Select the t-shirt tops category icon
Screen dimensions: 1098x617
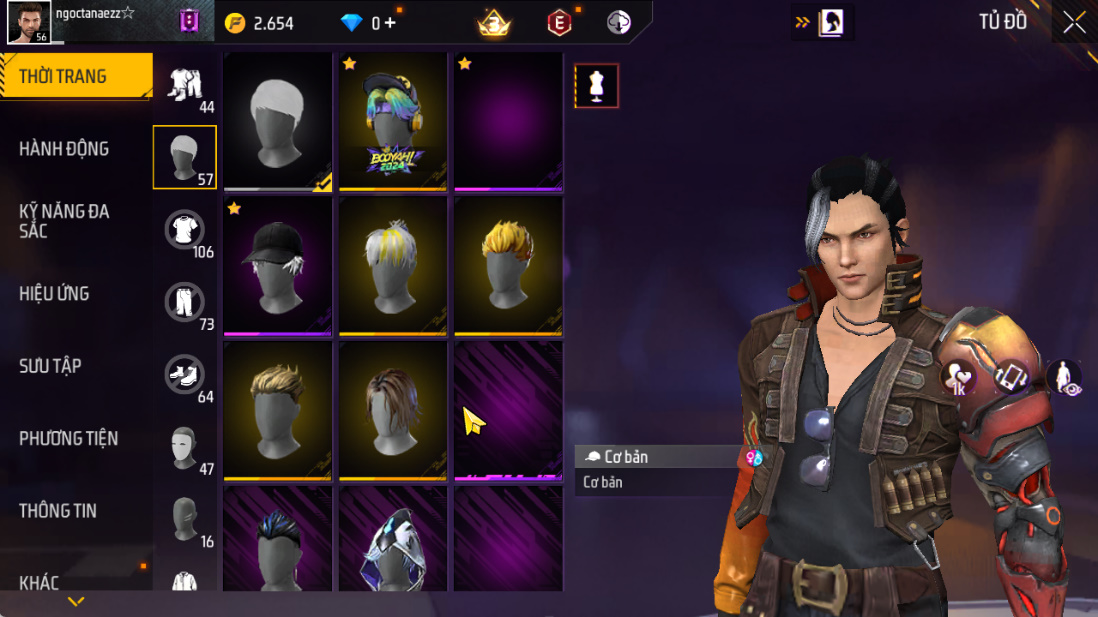coord(184,230)
